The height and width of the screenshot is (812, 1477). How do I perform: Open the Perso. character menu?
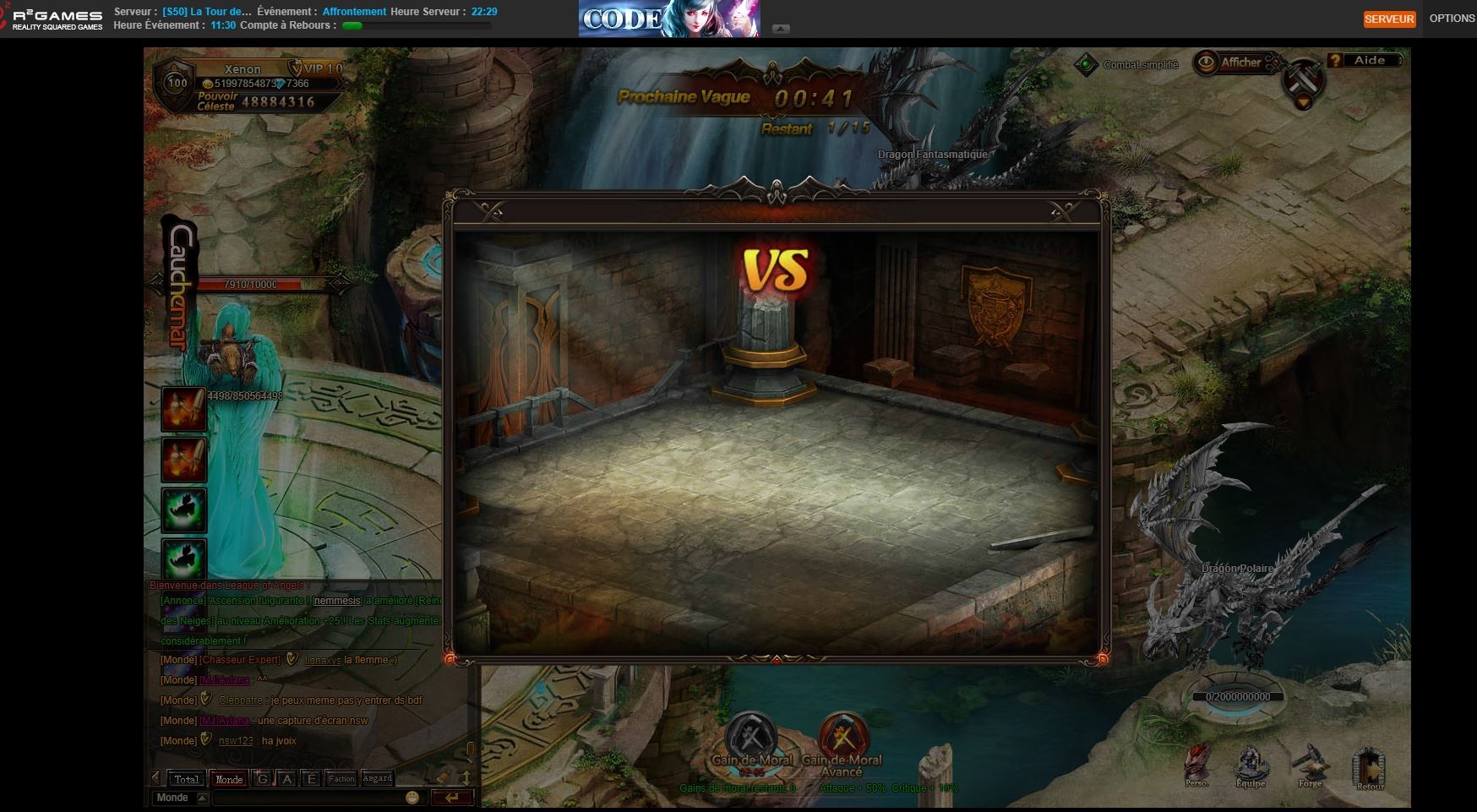pyautogui.click(x=1196, y=765)
